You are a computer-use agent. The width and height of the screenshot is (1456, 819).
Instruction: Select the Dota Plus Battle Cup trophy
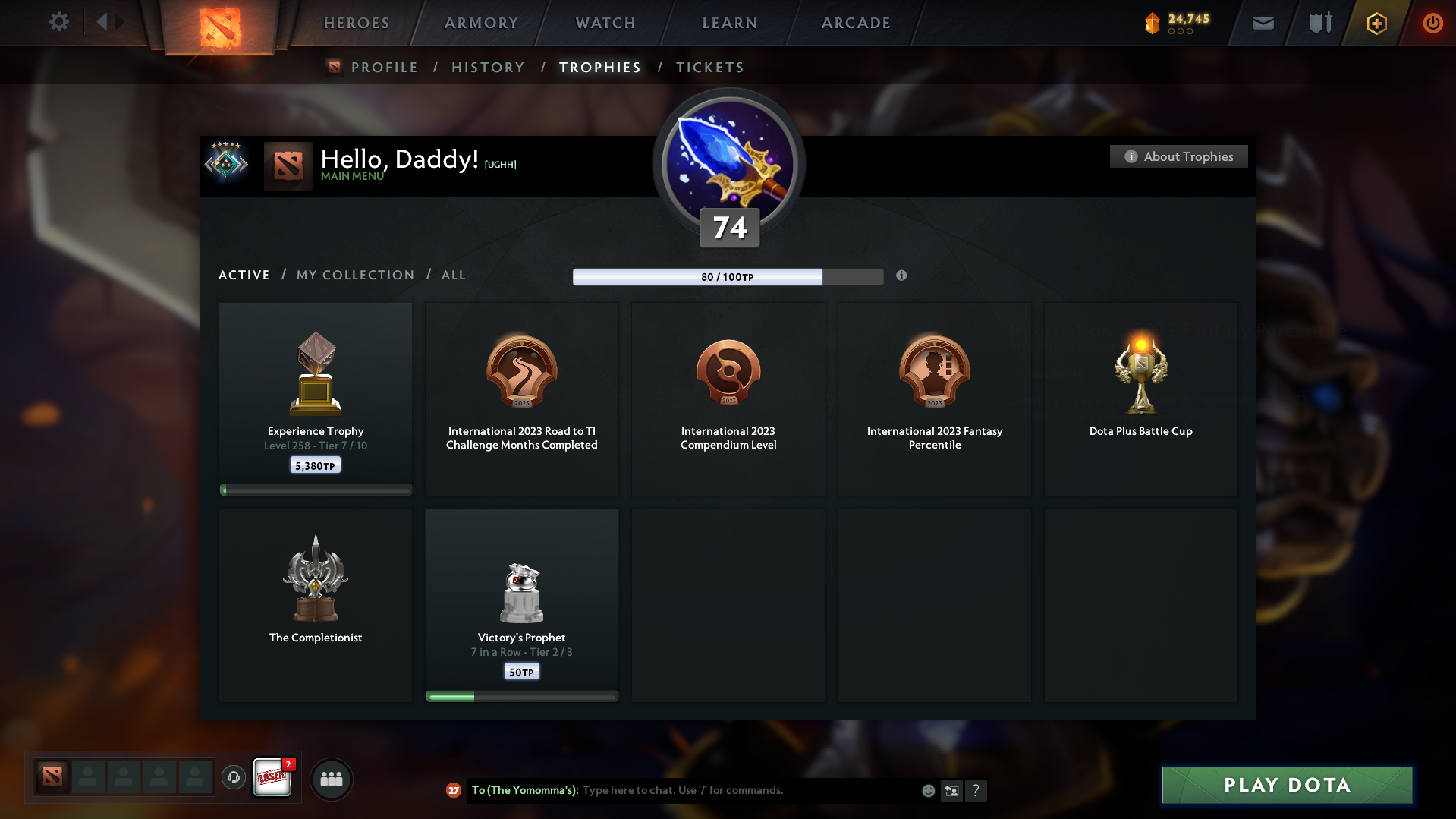point(1140,398)
